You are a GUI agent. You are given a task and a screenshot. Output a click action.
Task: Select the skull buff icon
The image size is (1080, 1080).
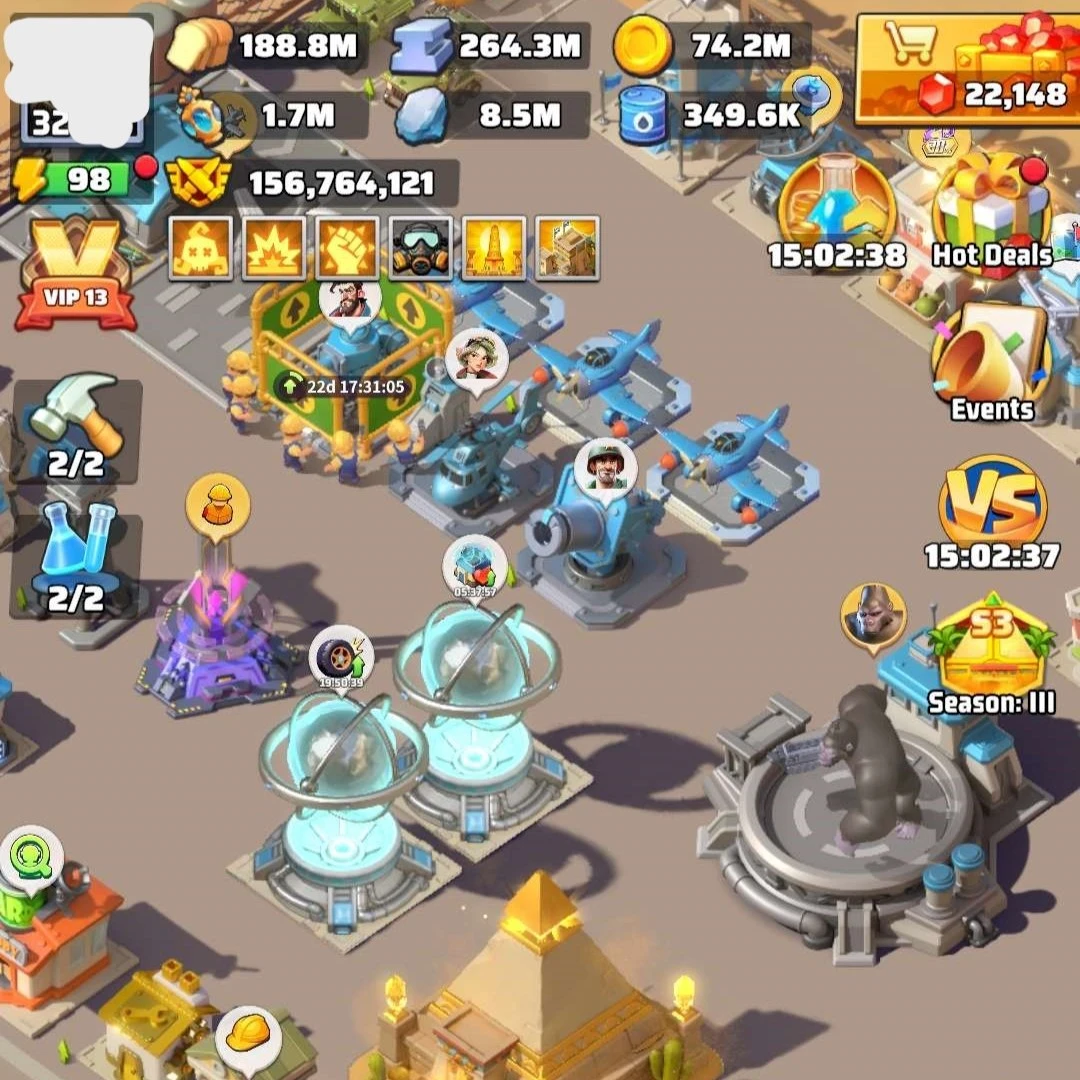click(201, 246)
